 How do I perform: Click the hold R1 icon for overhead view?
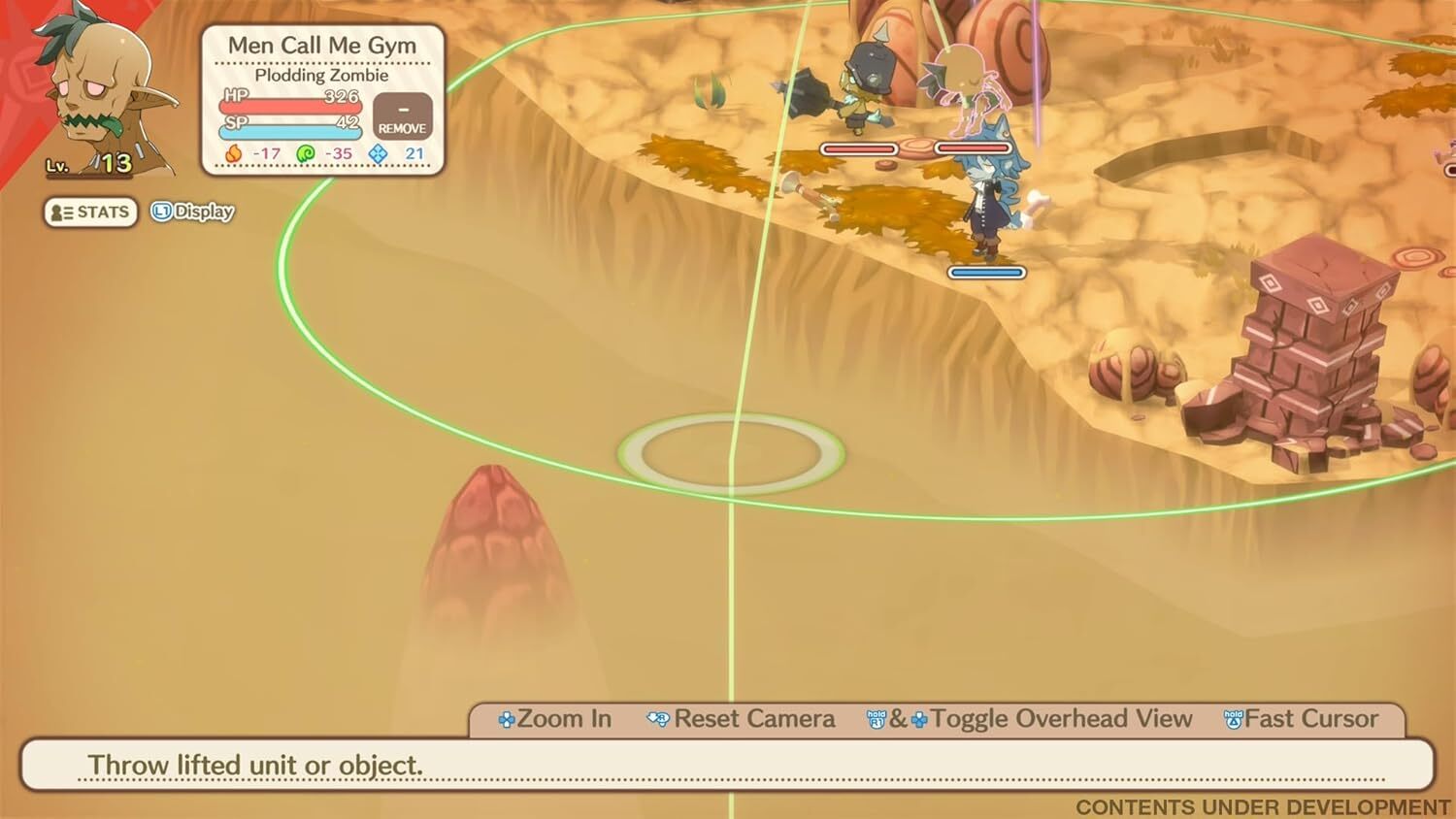tap(876, 718)
